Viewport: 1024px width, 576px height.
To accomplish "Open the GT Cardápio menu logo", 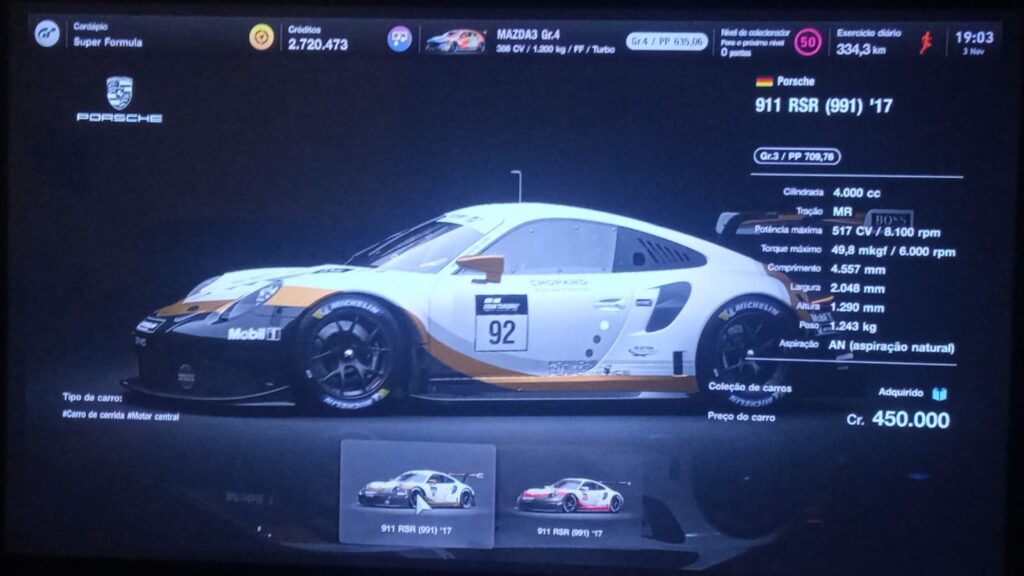I will point(47,35).
